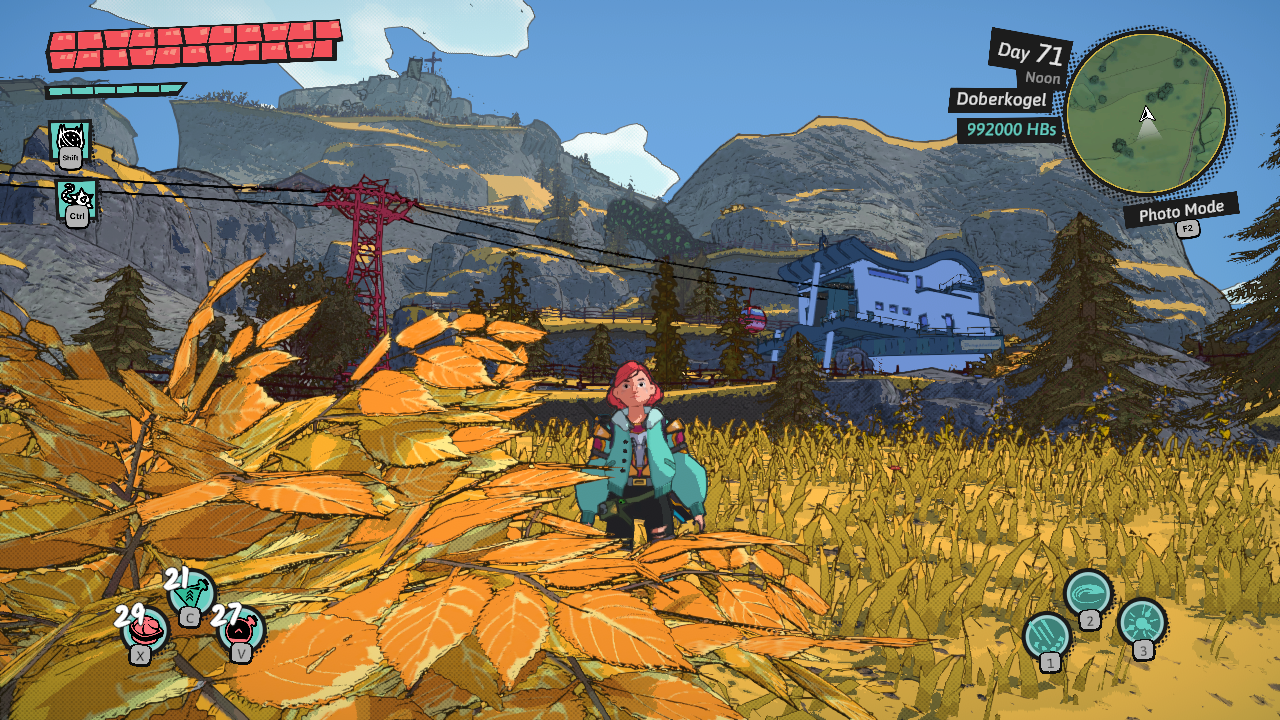Cast the burst explosion ability

(1141, 622)
